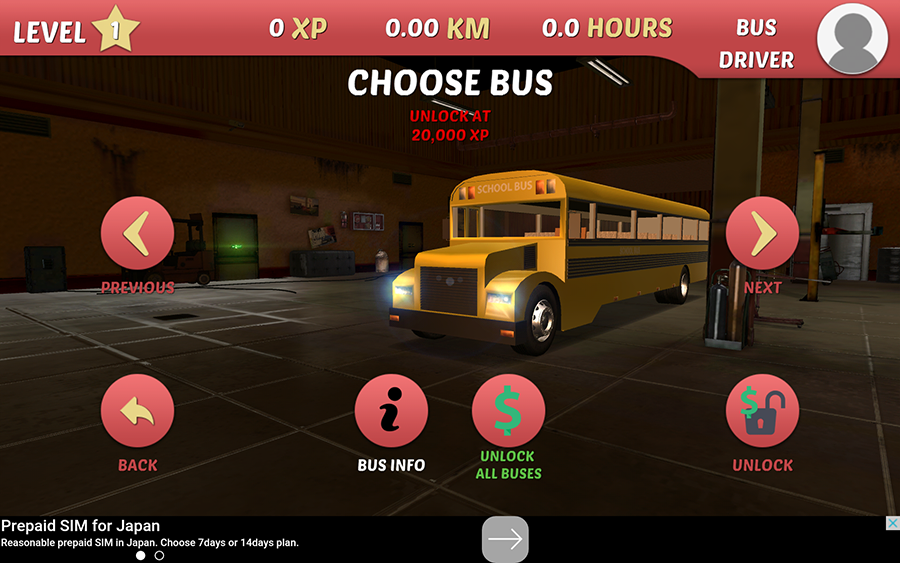Screen dimensions: 900x563
Task: Unlock the school bus
Action: pos(762,411)
